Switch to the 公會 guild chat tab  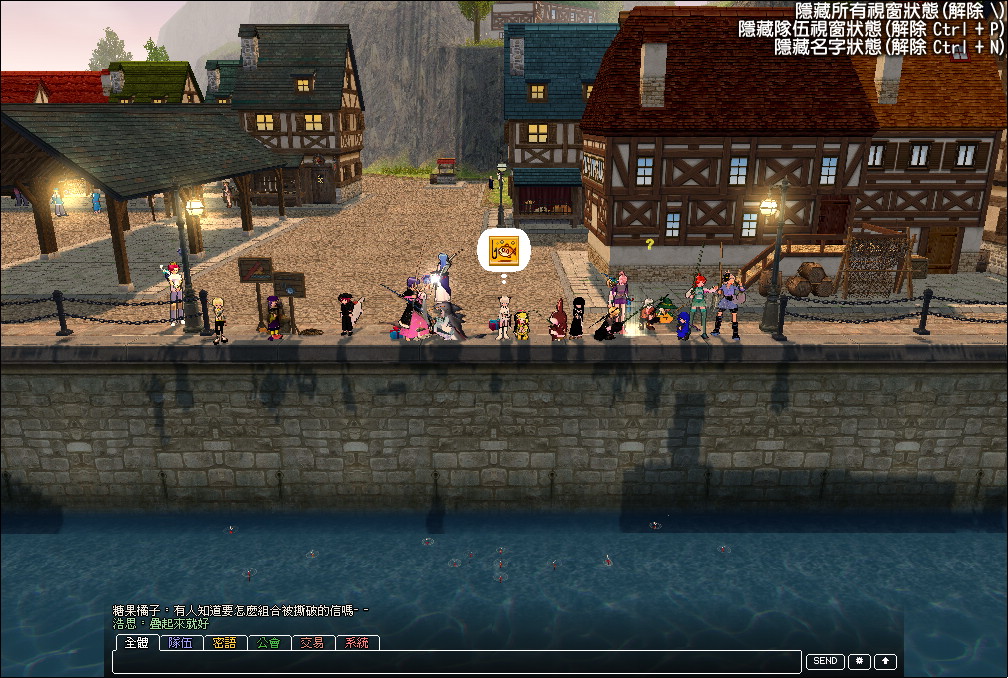[269, 643]
